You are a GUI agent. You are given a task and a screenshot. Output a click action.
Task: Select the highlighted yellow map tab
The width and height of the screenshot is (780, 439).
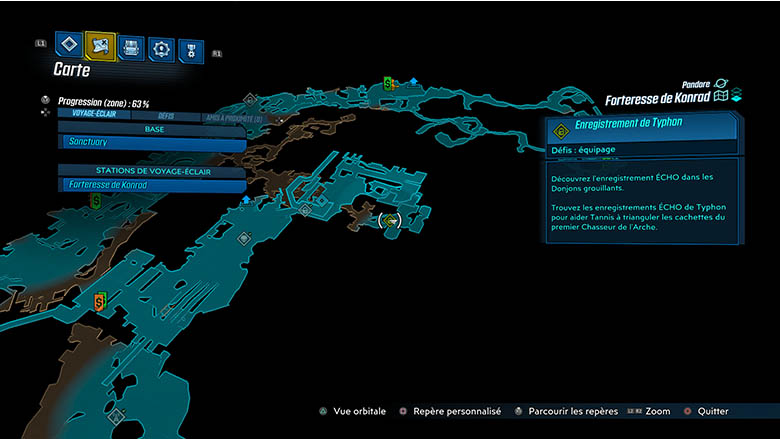(x=100, y=45)
